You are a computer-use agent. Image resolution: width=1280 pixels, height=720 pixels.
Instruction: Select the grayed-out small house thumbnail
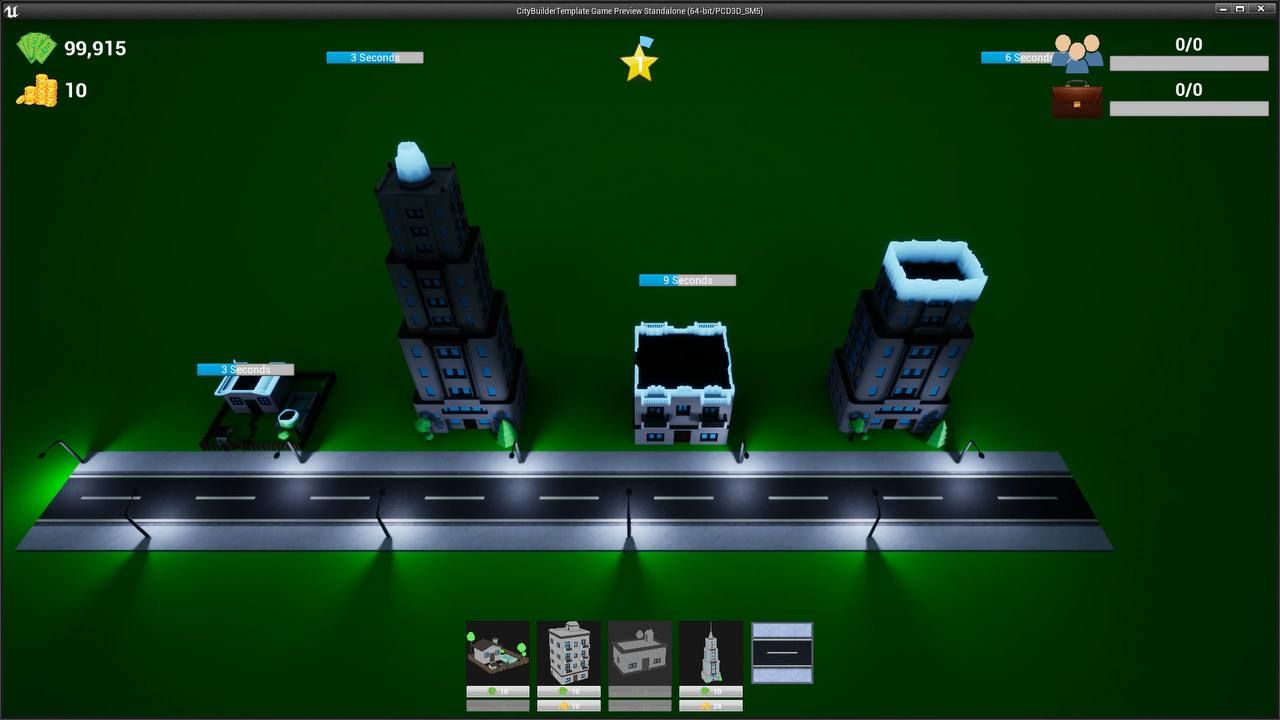coord(640,650)
